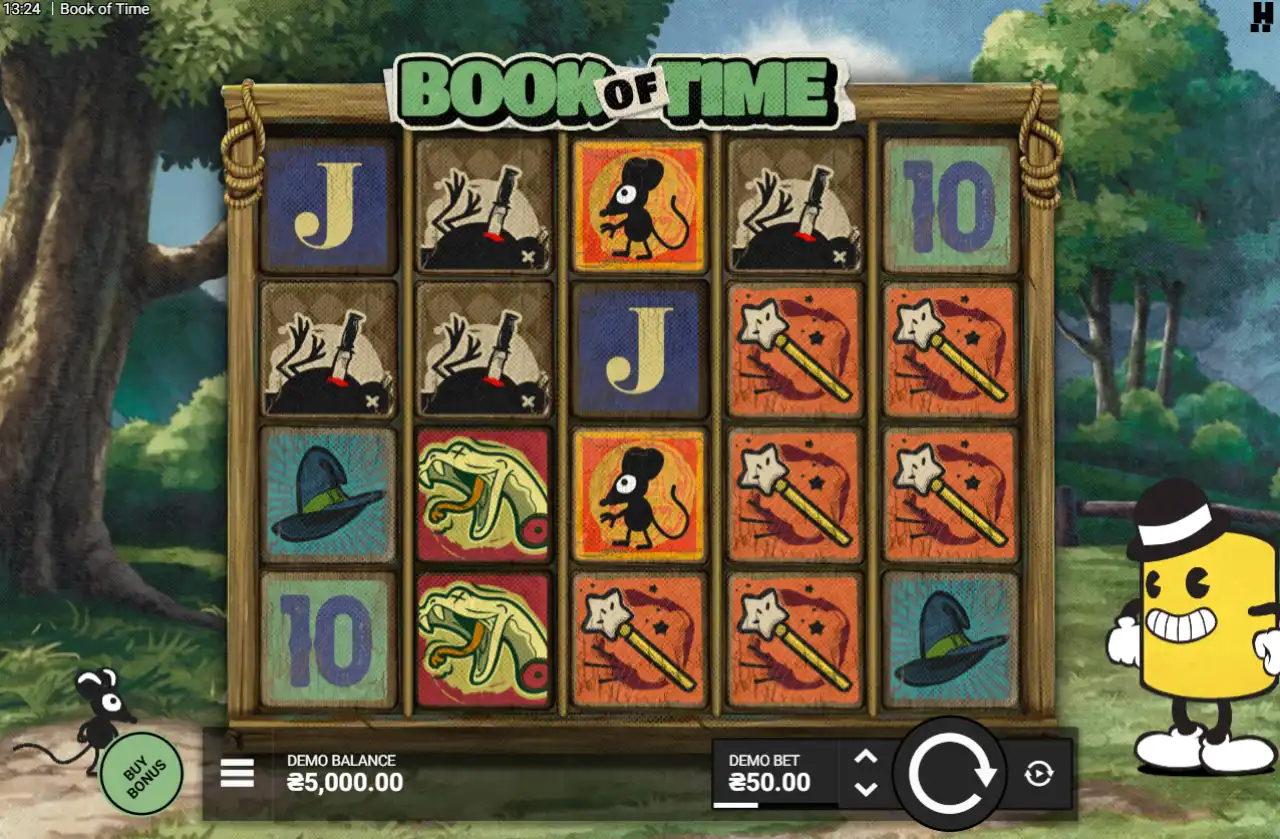Click the J symbol on the first reel
This screenshot has width=1280, height=839.
pos(329,209)
